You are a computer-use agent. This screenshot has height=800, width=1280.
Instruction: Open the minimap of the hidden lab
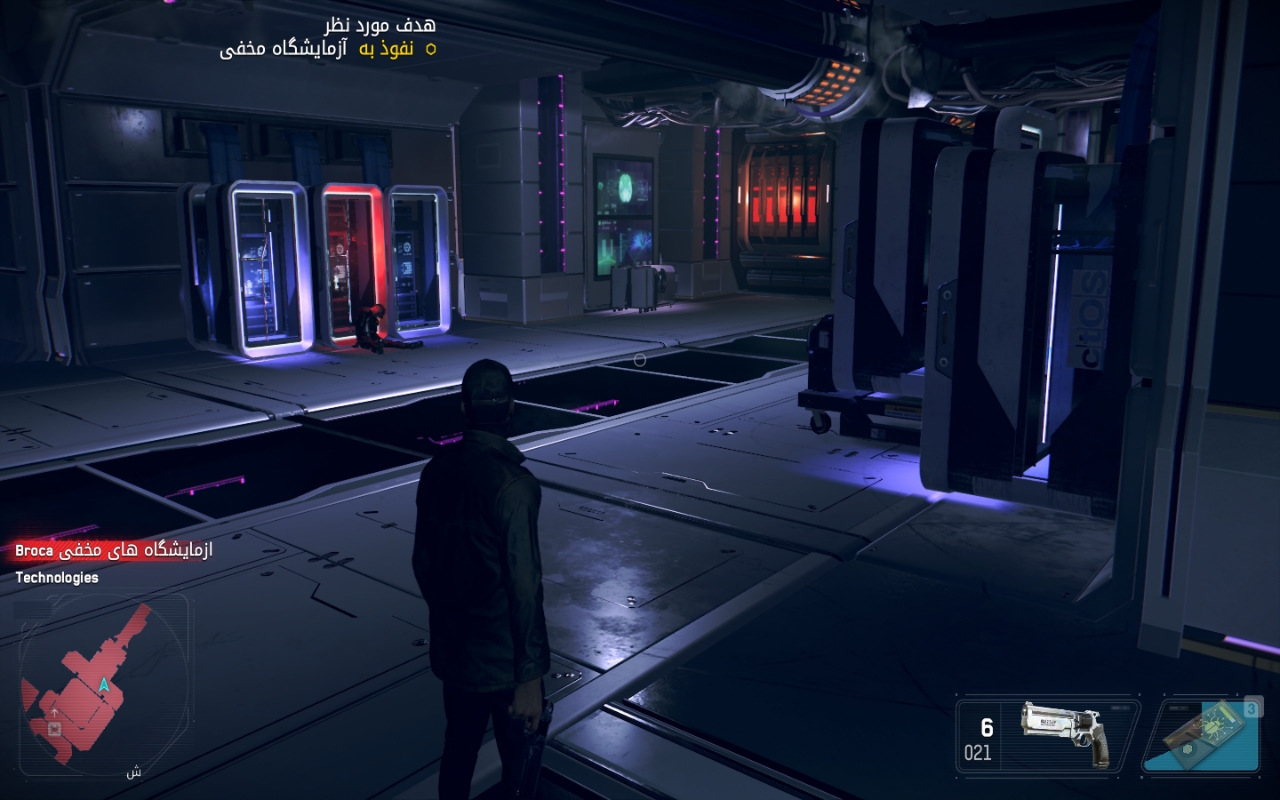(104, 680)
